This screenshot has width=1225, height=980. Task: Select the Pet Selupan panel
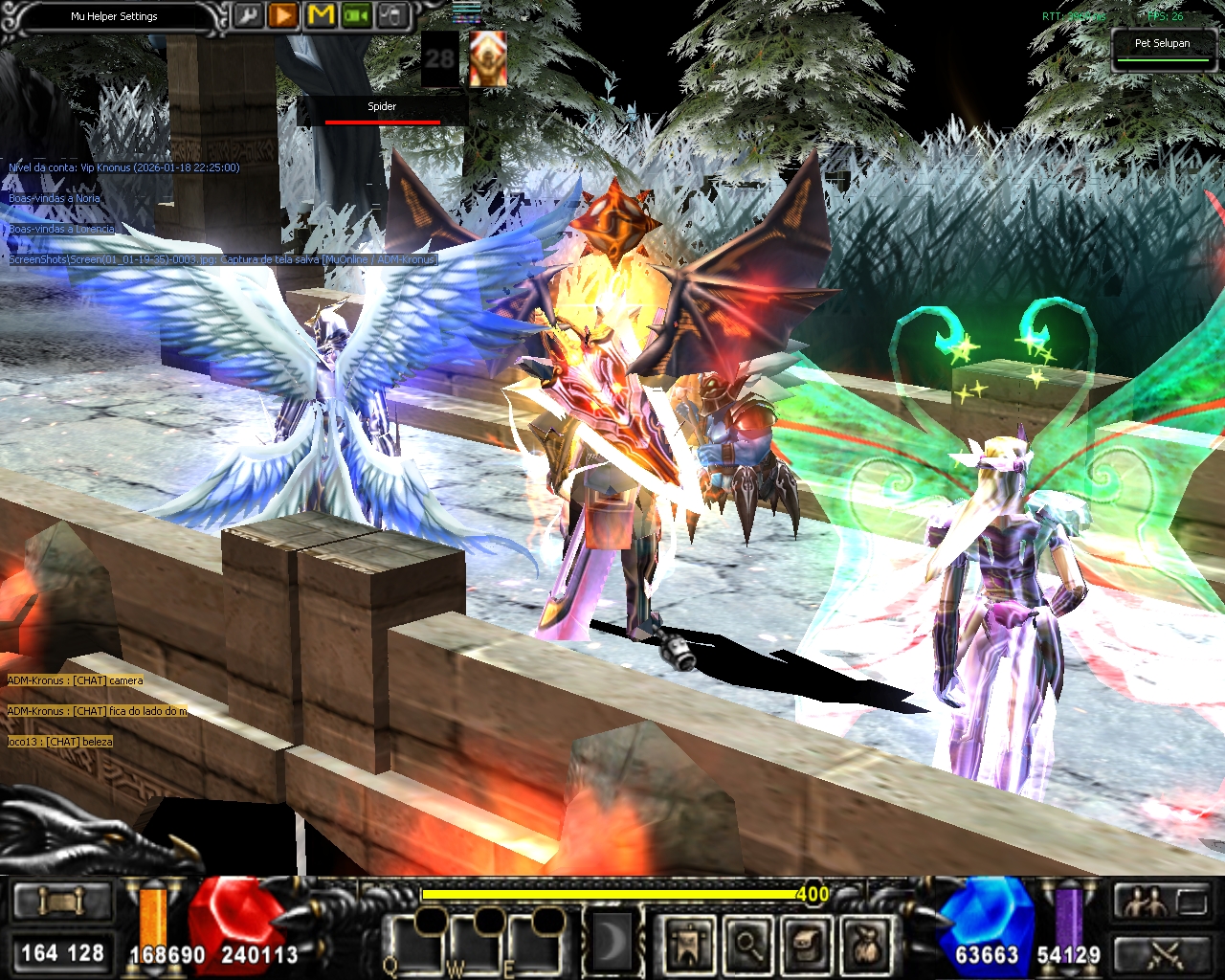[x=1162, y=48]
